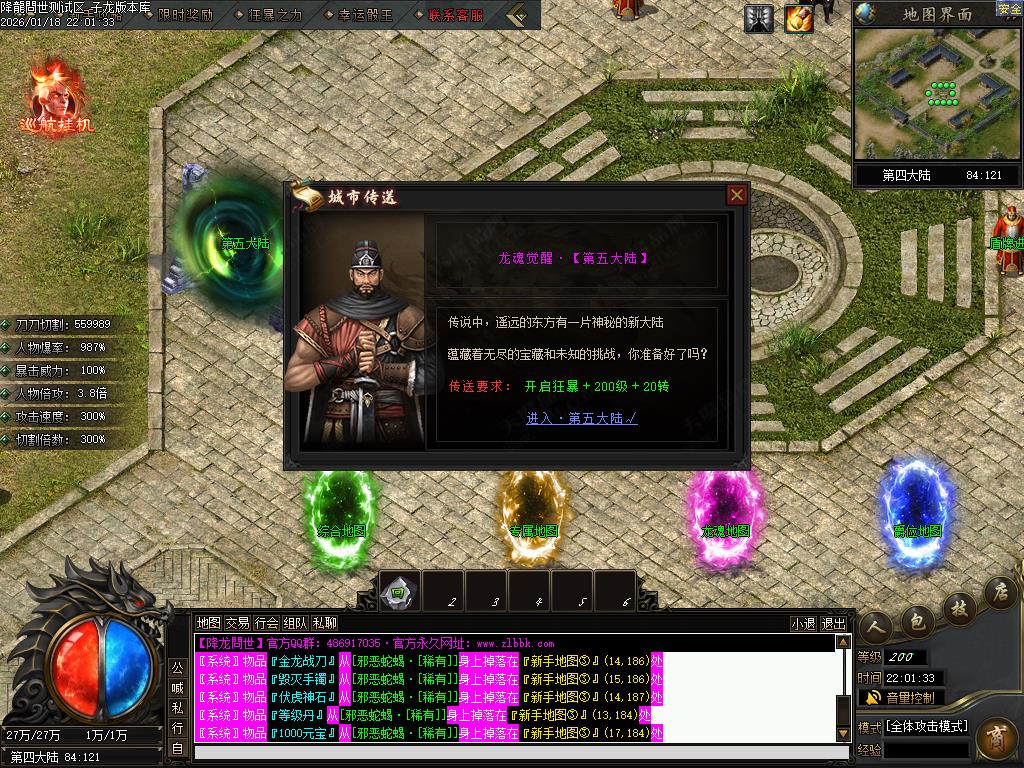Switch to the 地图 chat tab
1024x768 pixels.
[208, 622]
